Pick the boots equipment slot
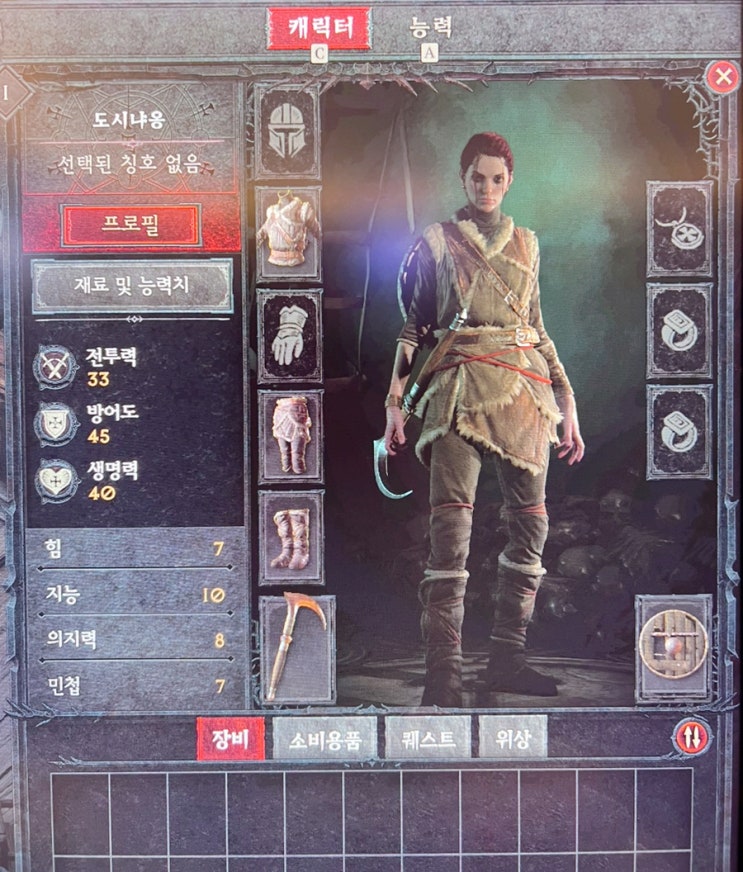Viewport: 743px width, 872px height. 291,537
